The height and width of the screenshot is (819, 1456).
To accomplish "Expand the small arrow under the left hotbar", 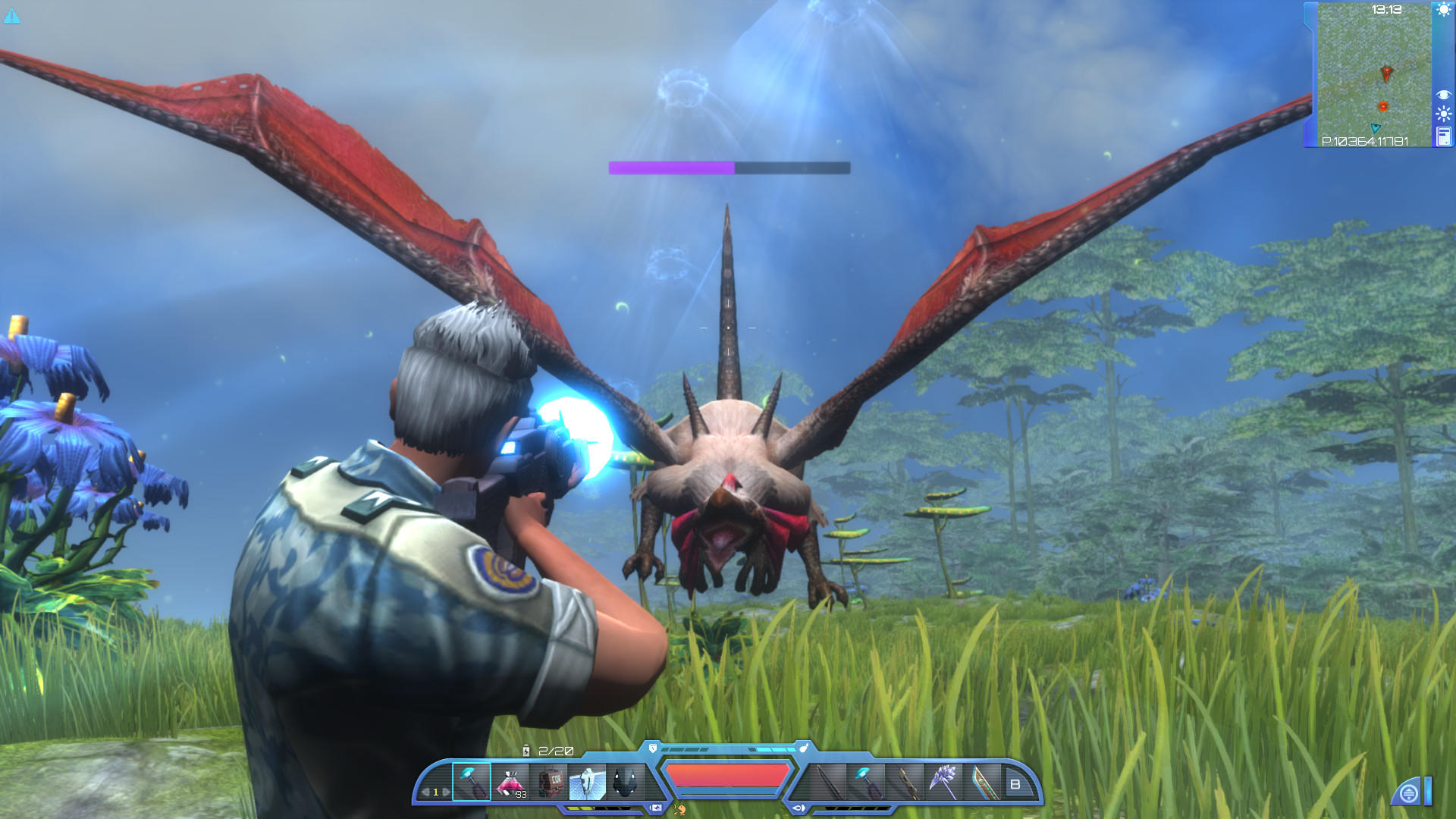I will tap(657, 806).
